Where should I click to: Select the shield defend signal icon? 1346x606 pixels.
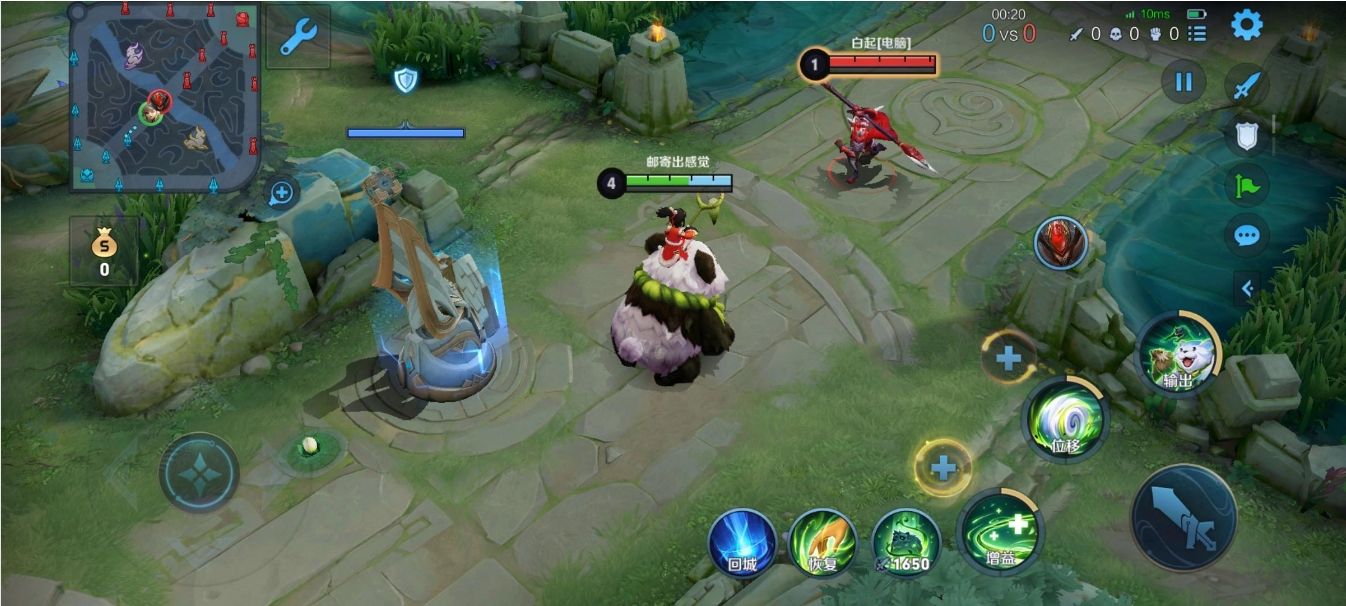click(1246, 136)
